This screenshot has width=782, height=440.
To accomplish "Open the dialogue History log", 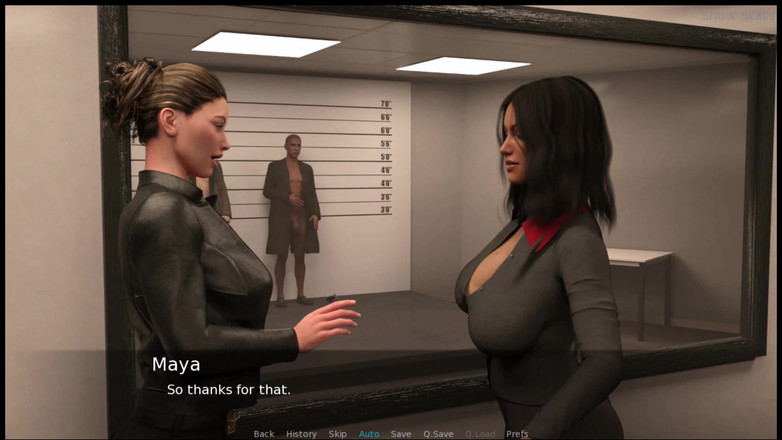I will click(x=301, y=434).
